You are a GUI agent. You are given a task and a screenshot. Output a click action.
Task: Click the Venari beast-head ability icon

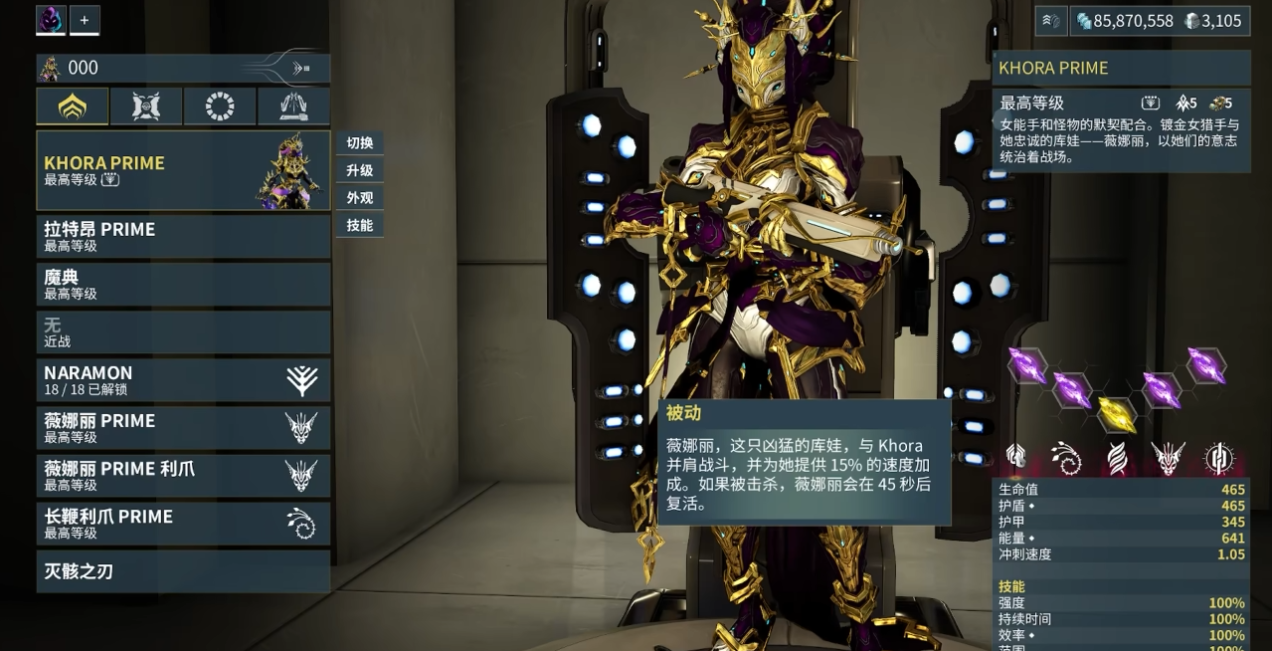[x=1167, y=458]
